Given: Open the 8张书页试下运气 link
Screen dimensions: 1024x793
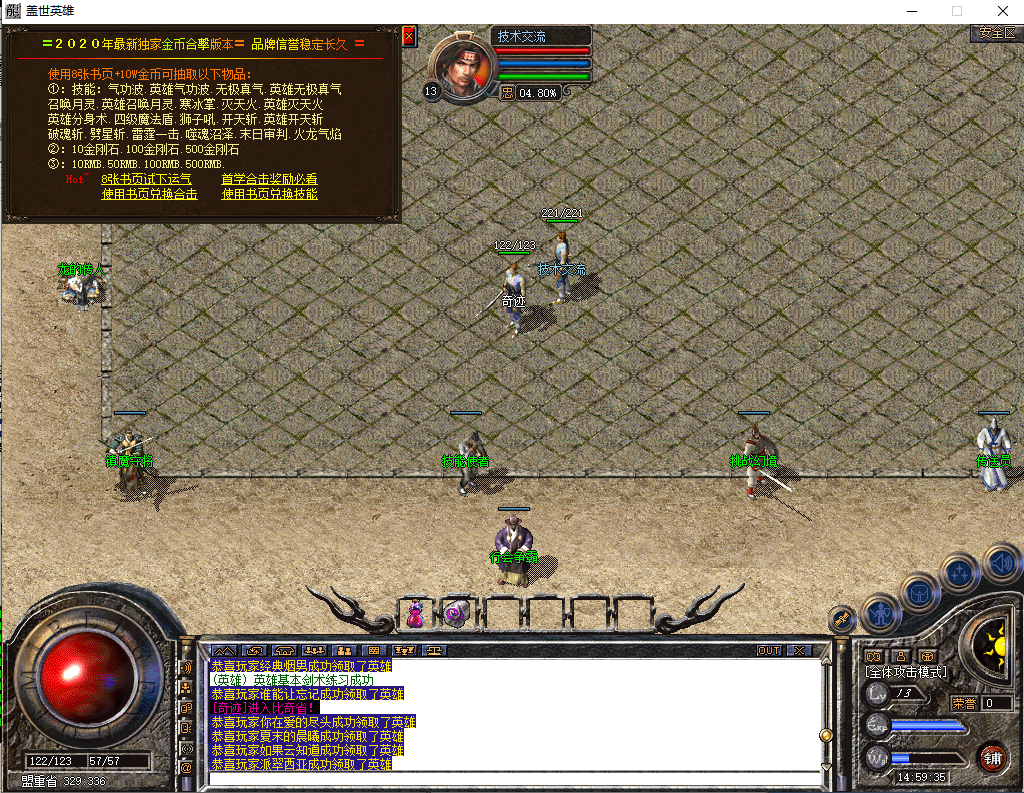Looking at the screenshot, I should pyautogui.click(x=146, y=179).
